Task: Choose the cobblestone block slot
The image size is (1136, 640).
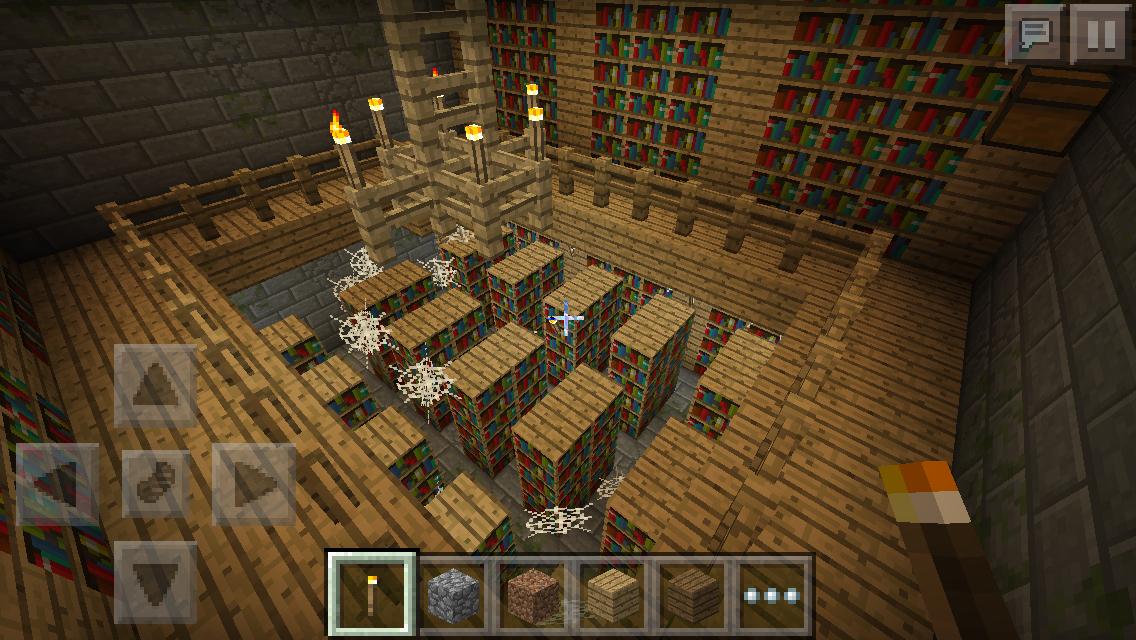Action: coord(452,594)
